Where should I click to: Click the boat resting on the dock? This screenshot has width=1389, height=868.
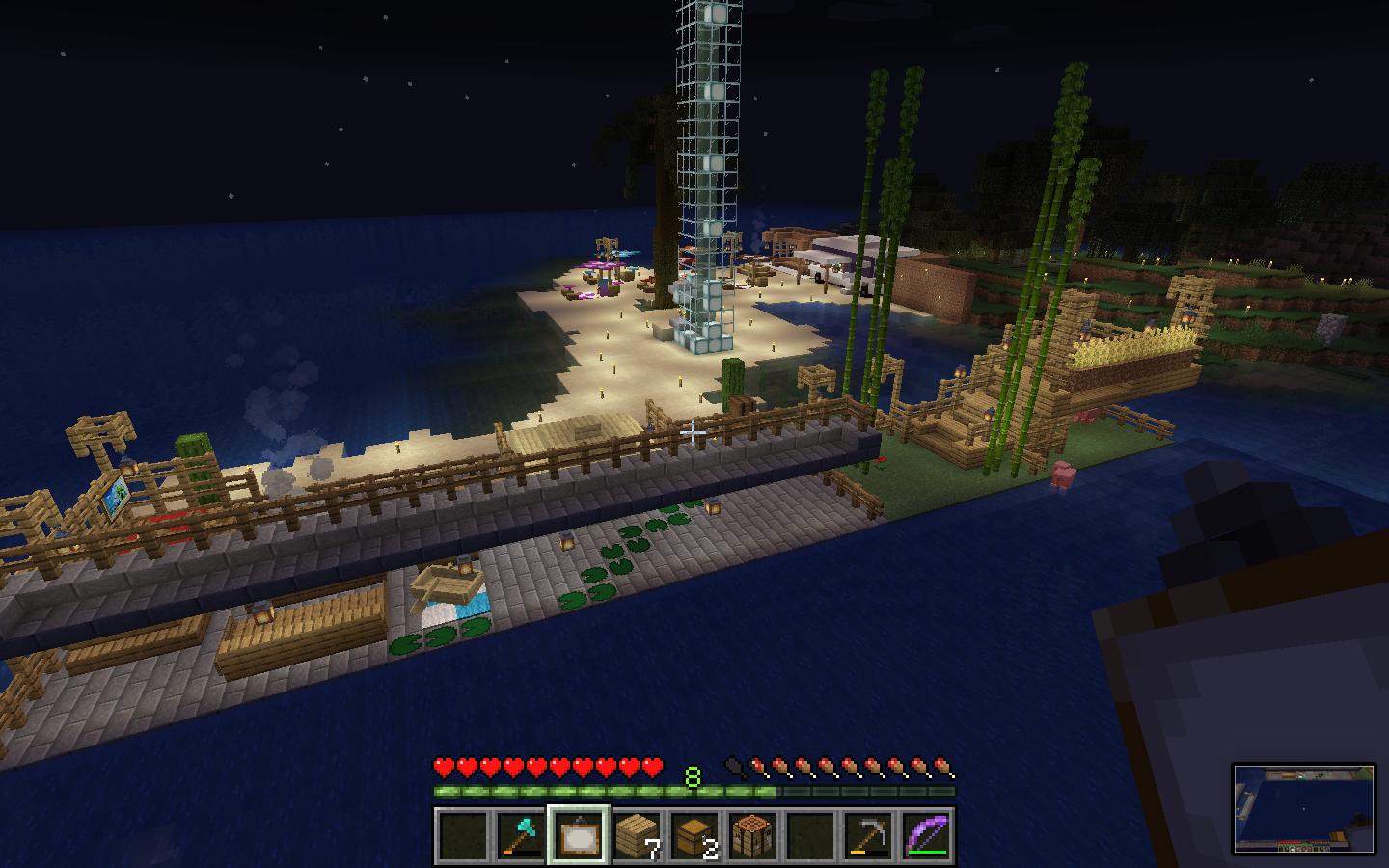(446, 582)
